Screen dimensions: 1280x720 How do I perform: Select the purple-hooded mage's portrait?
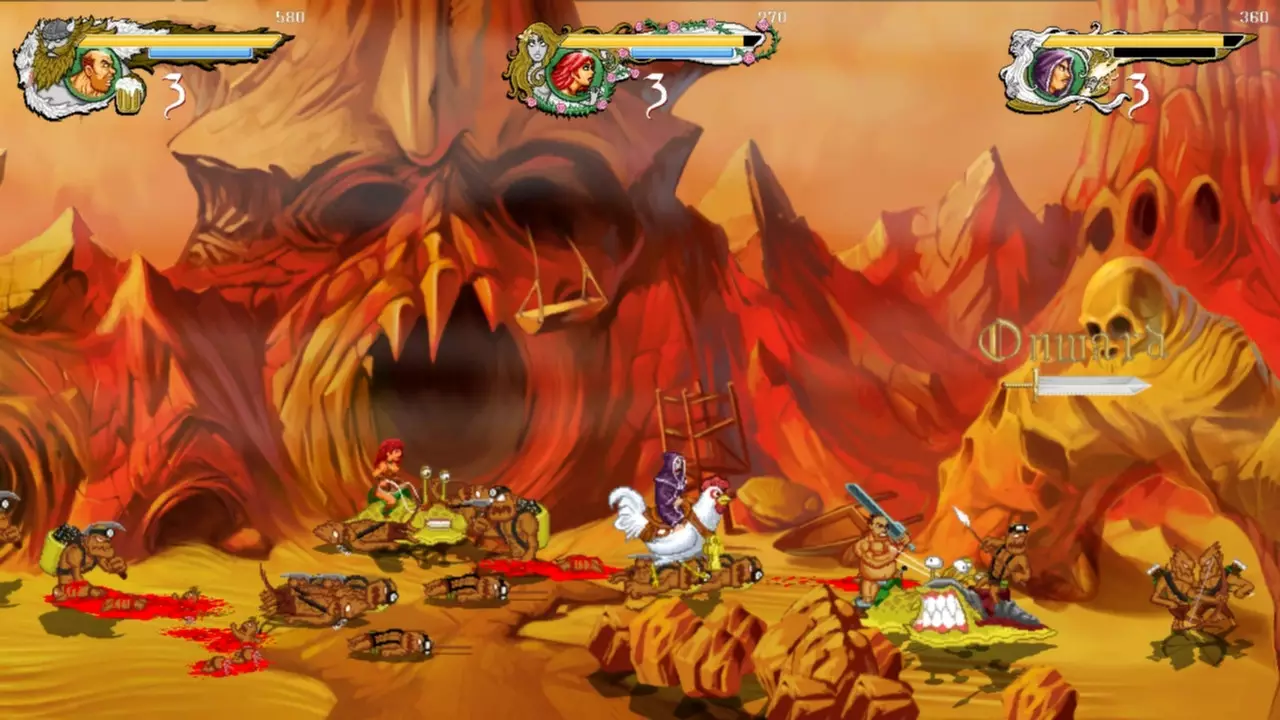[x=1058, y=75]
